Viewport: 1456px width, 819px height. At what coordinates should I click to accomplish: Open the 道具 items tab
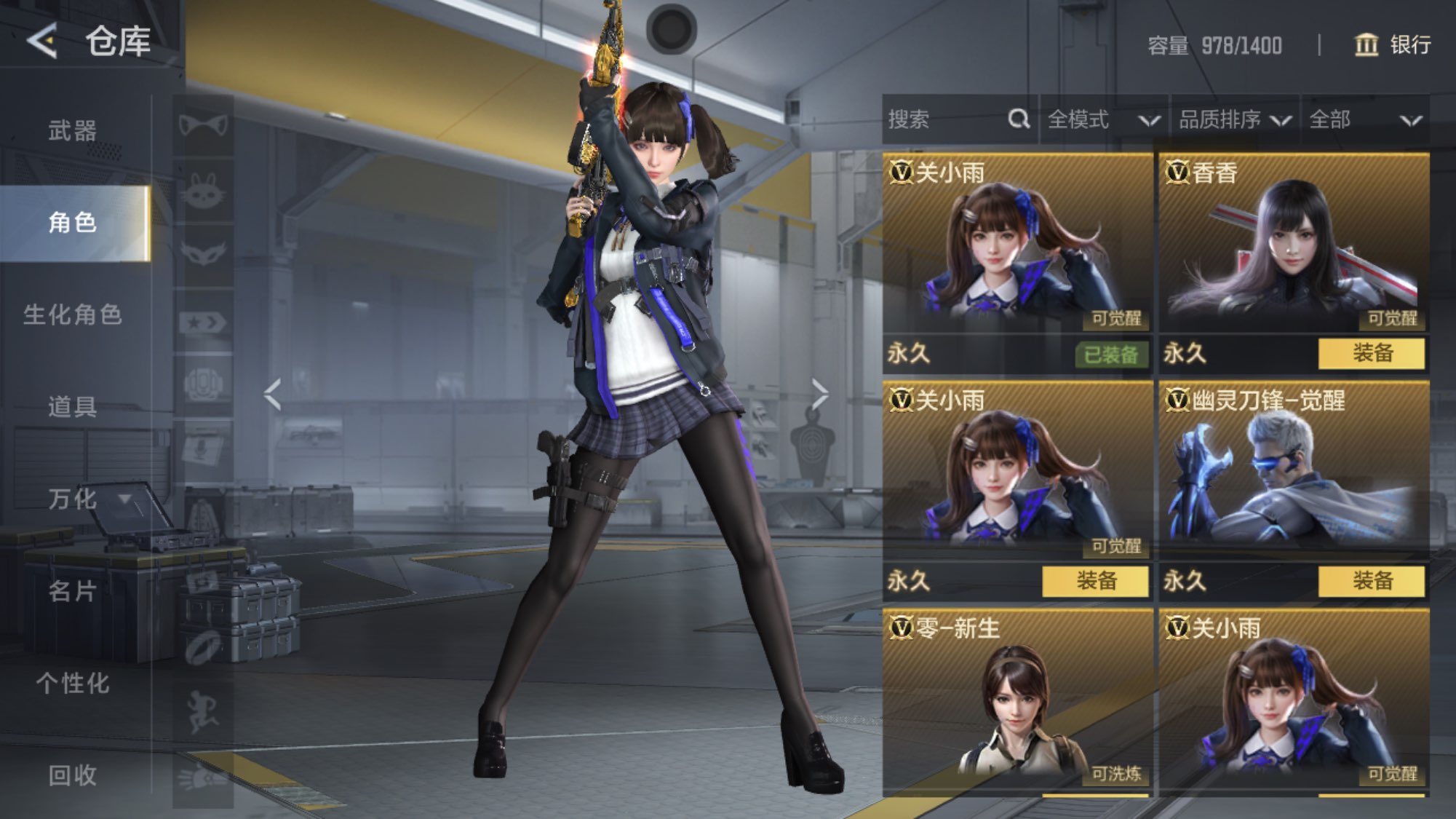[x=73, y=406]
